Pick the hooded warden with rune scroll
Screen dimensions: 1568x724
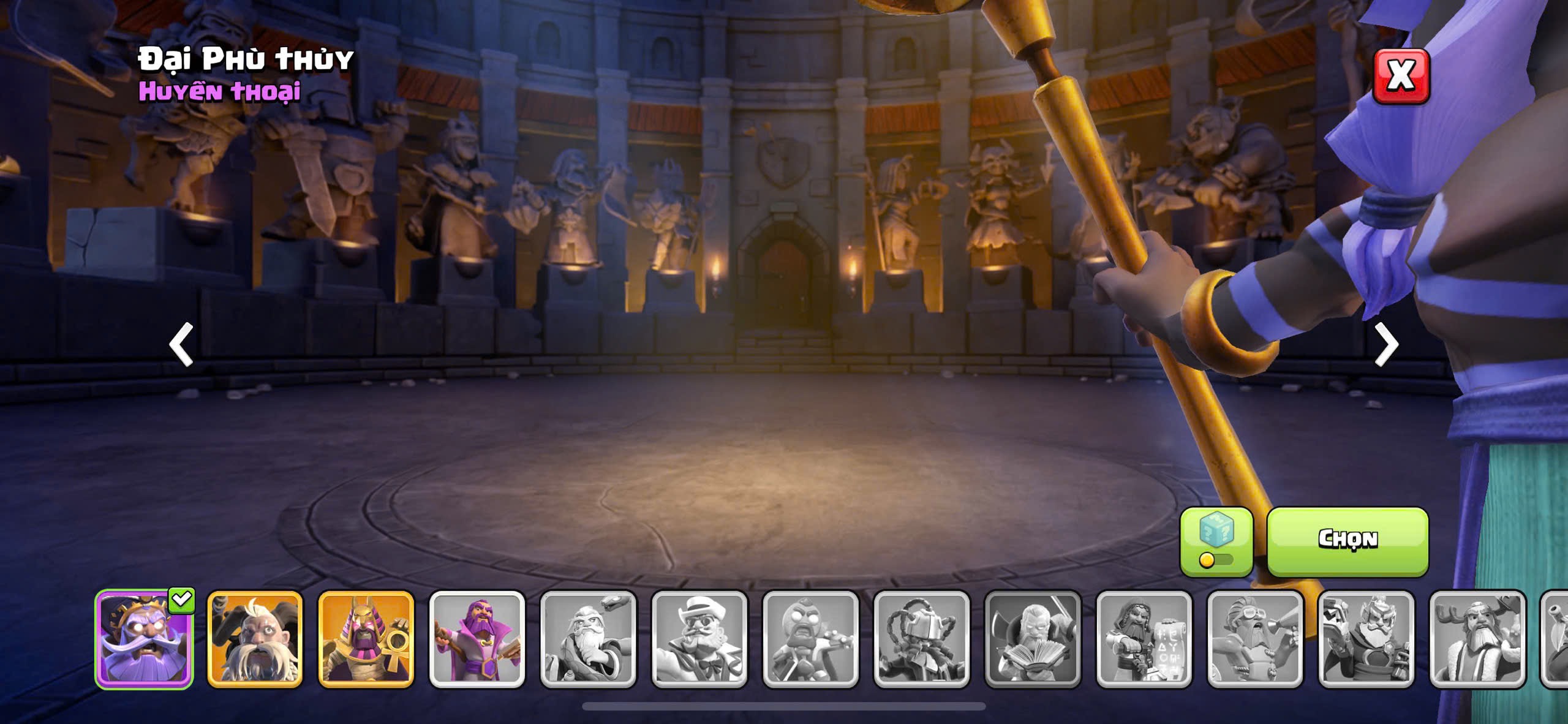click(1144, 639)
